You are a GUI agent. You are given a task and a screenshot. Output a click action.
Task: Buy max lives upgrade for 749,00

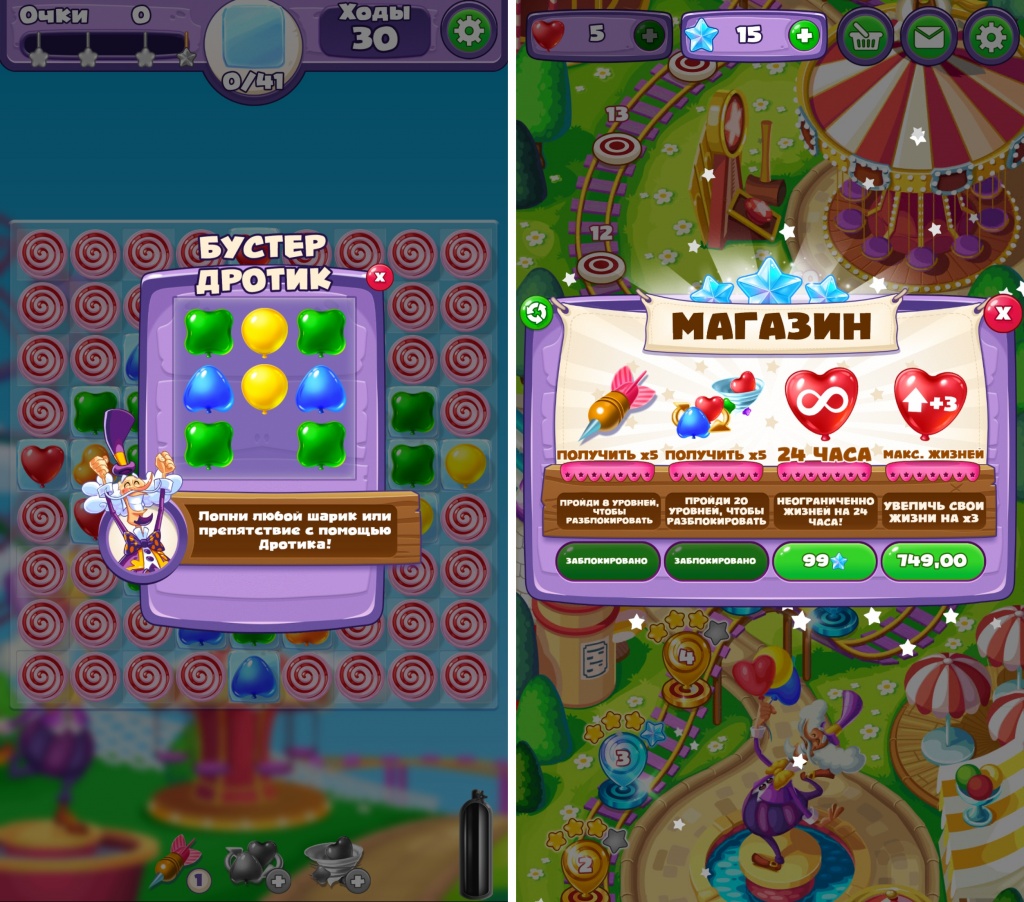pos(931,561)
